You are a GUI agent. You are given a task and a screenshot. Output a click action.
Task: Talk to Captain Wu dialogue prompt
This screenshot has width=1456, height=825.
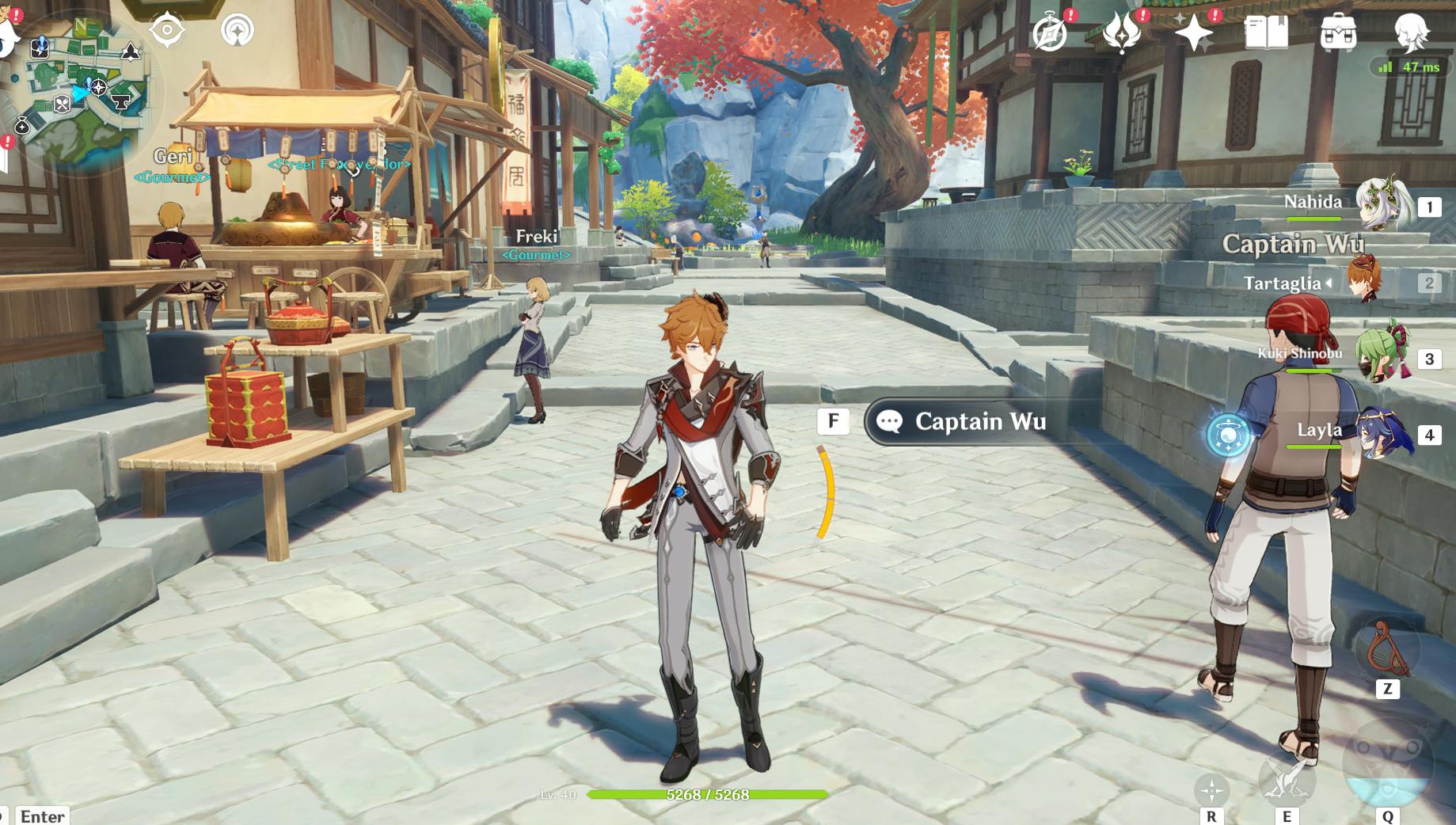pos(979,422)
